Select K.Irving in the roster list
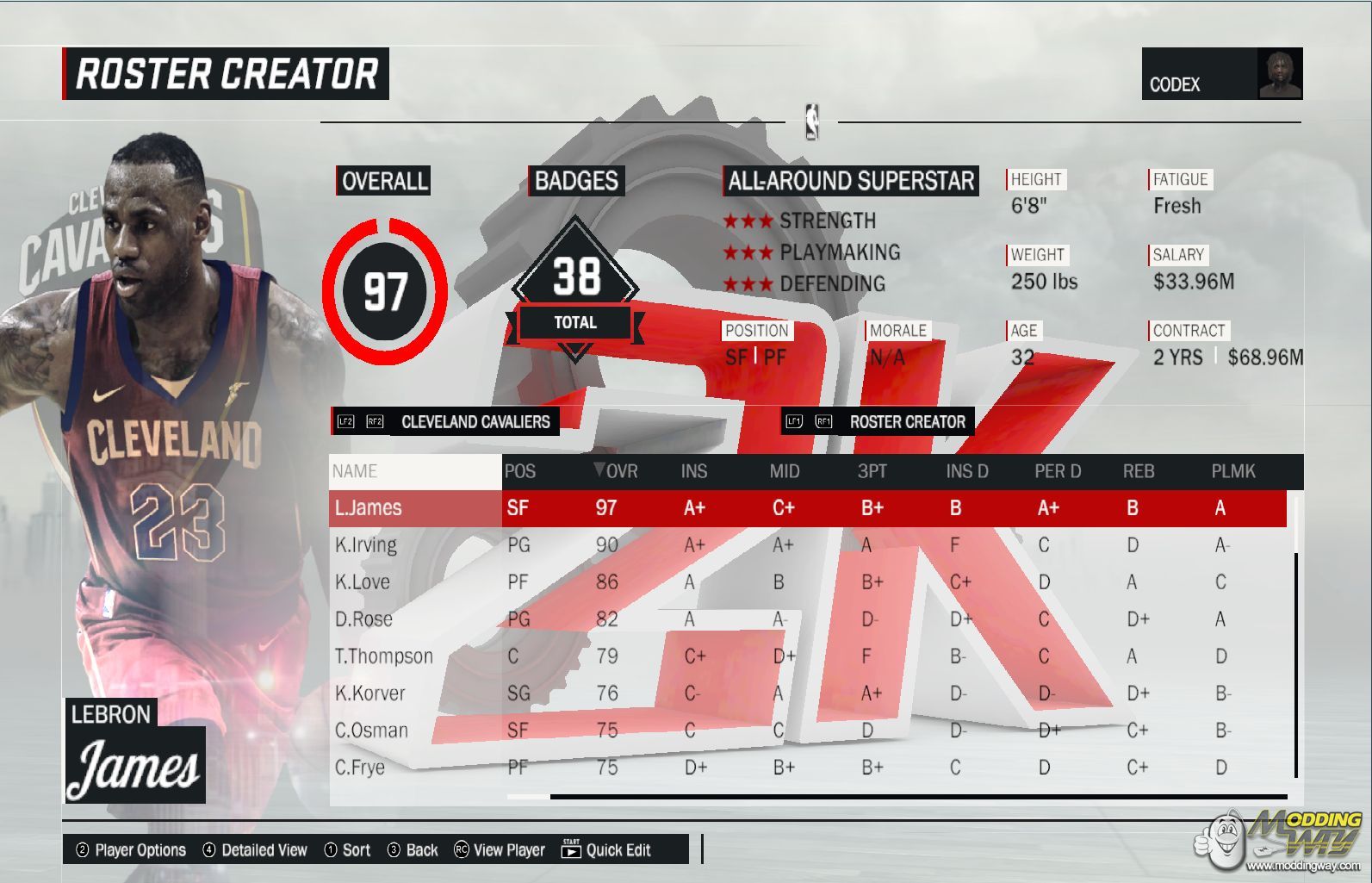Screen dimensions: 1372x883 [366, 545]
